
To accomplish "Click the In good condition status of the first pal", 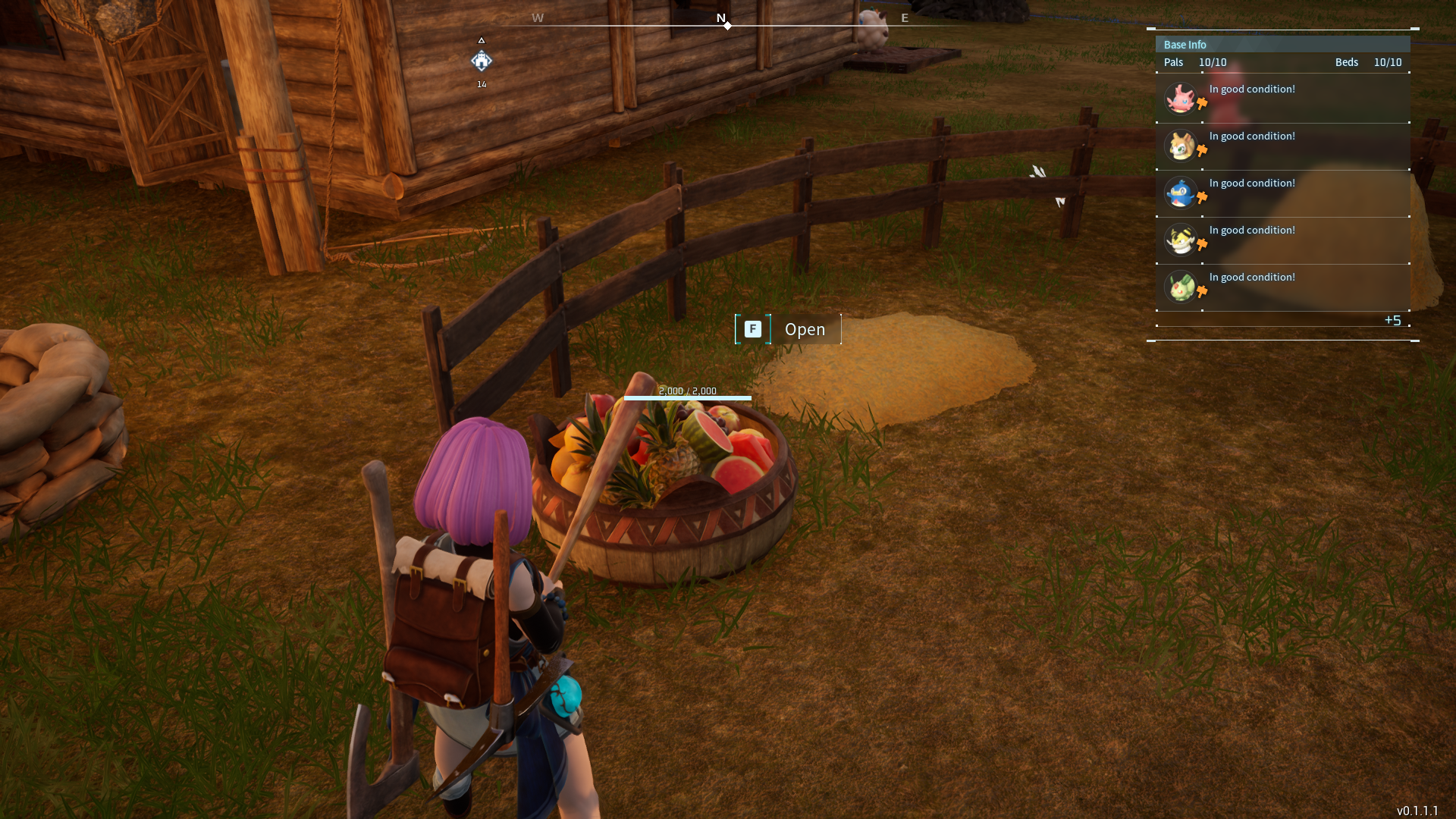I will click(1251, 89).
